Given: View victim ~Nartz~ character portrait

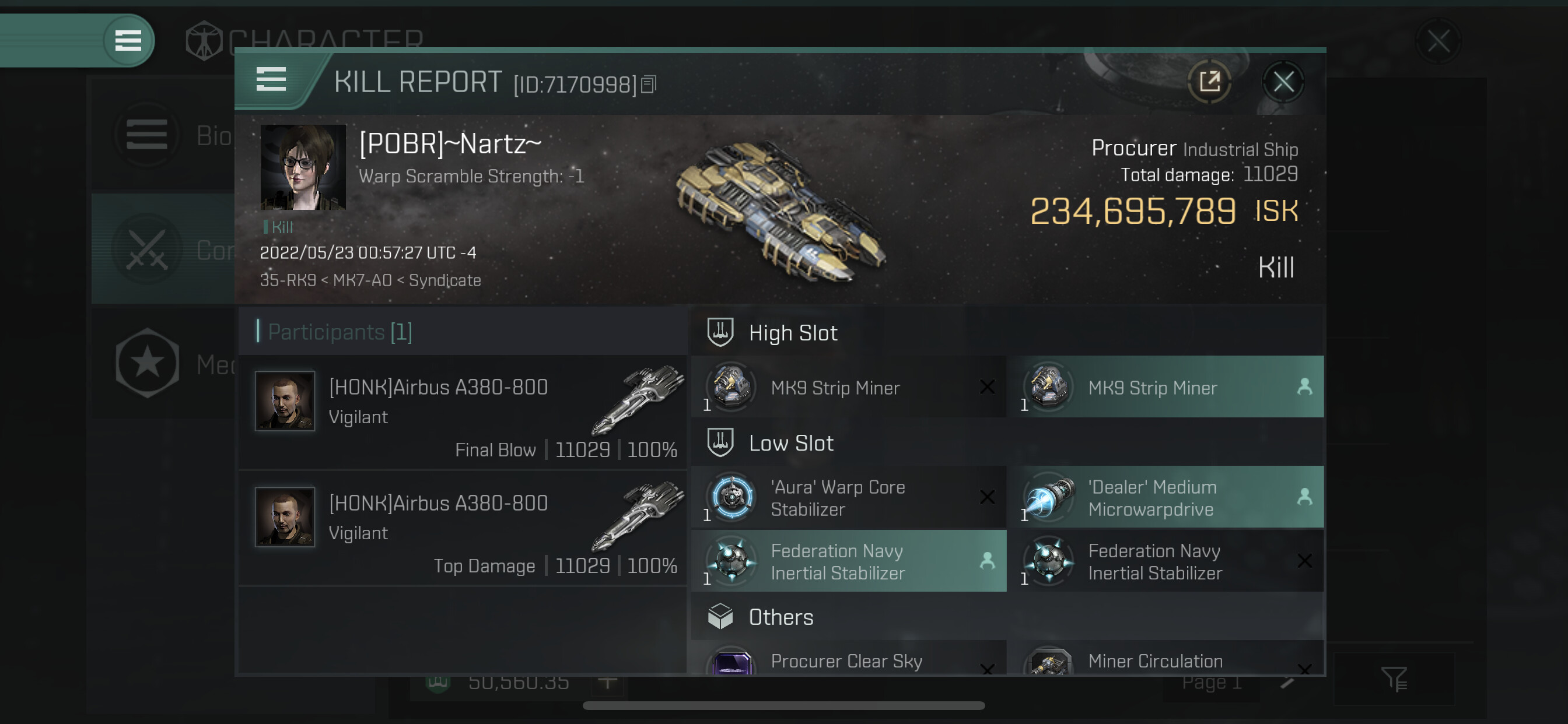Looking at the screenshot, I should (303, 167).
